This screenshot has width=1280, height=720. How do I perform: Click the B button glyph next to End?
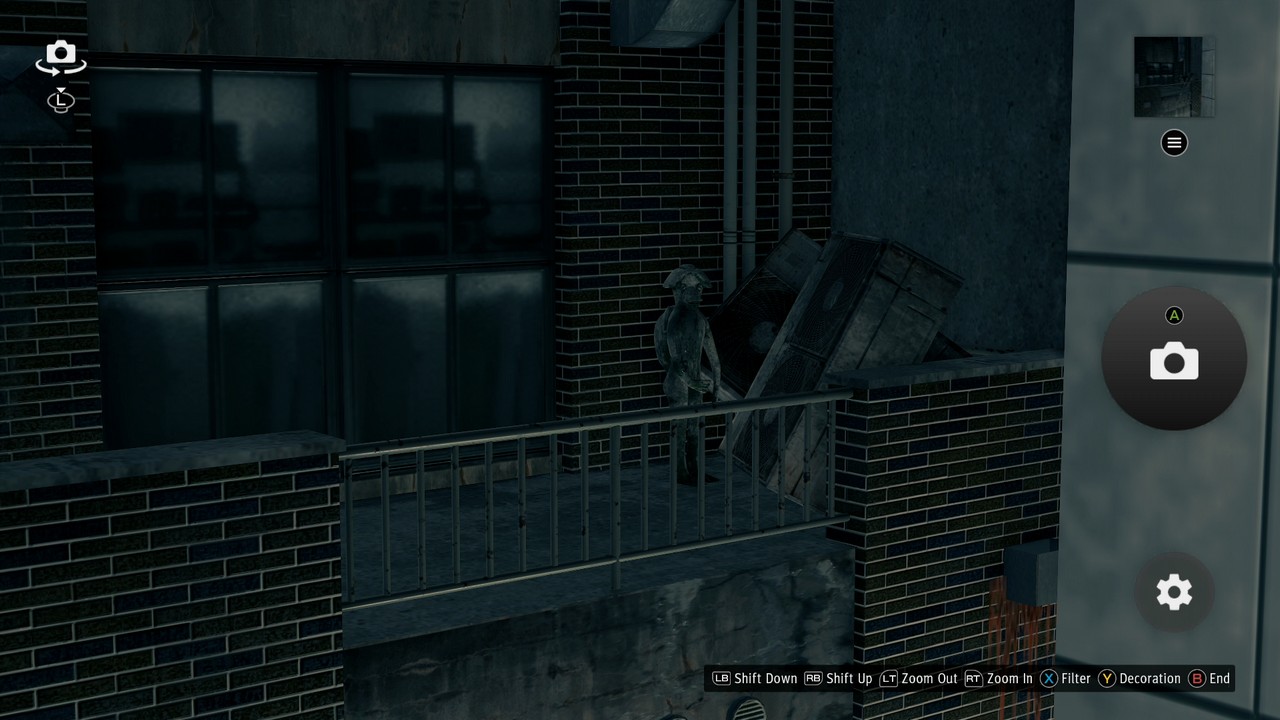click(1196, 678)
